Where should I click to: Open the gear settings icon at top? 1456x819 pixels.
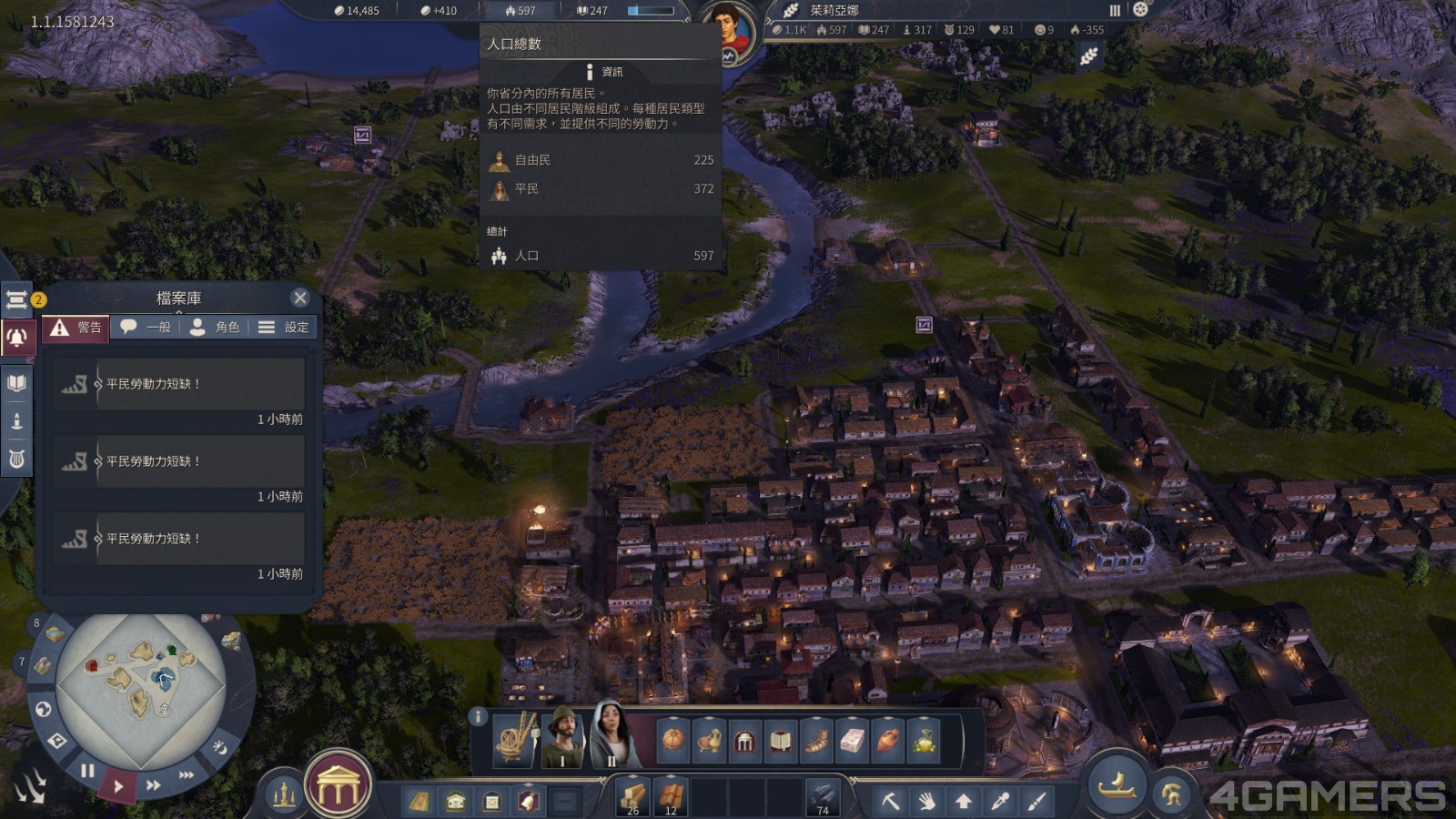point(1140,9)
